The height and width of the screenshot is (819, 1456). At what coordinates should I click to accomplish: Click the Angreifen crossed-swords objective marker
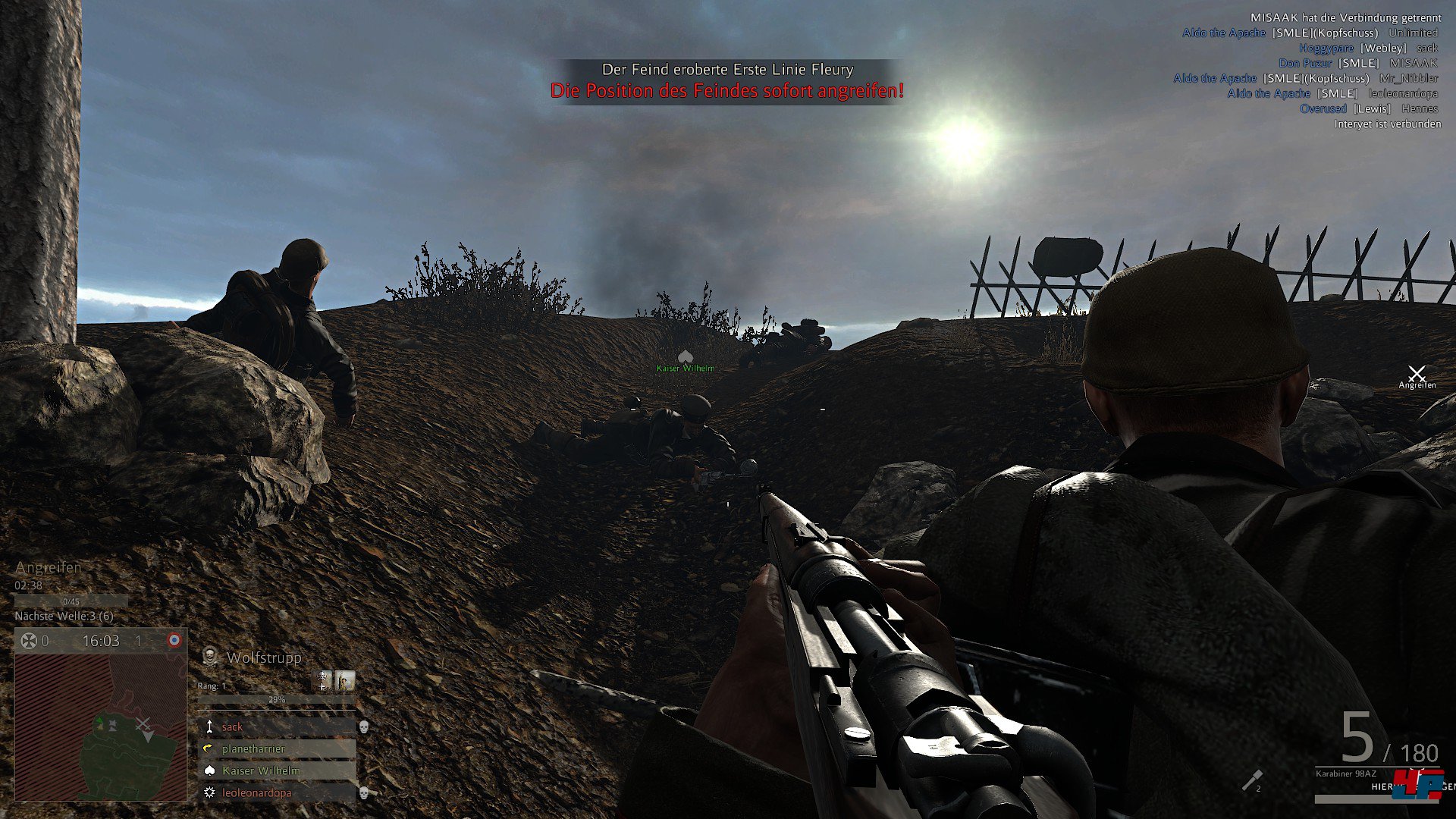[1417, 373]
